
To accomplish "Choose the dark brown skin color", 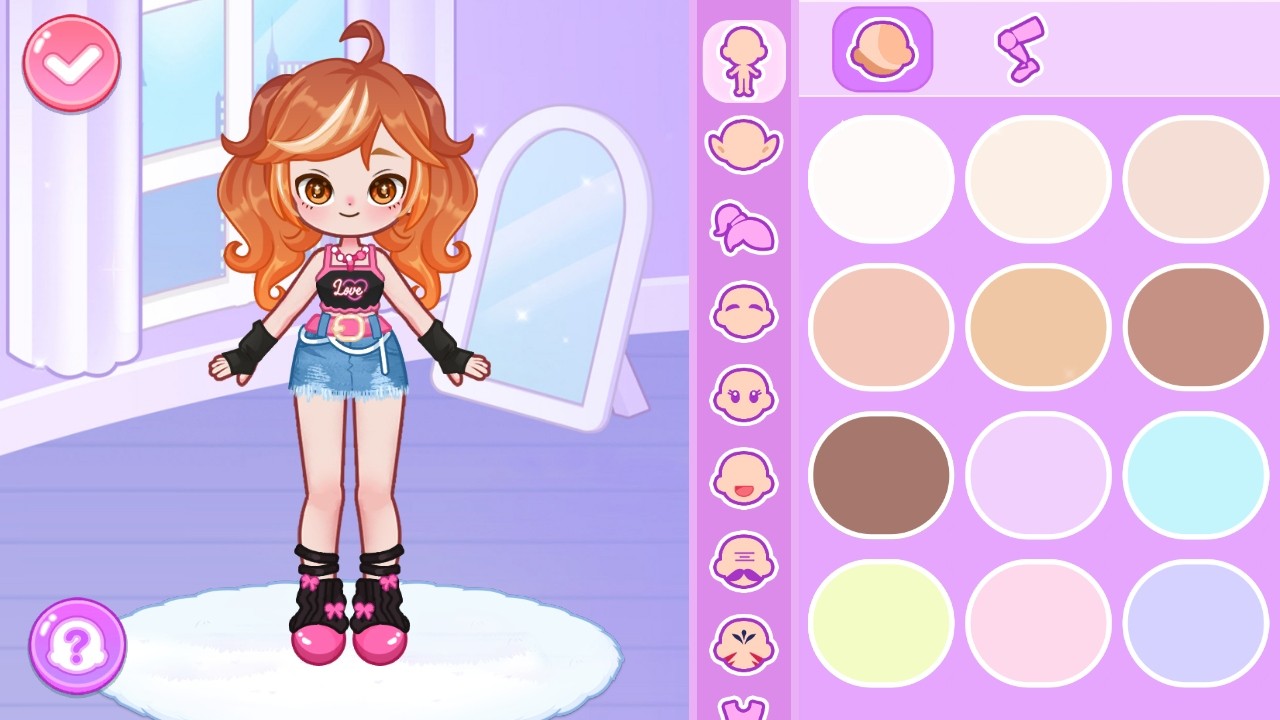I will click(x=881, y=475).
